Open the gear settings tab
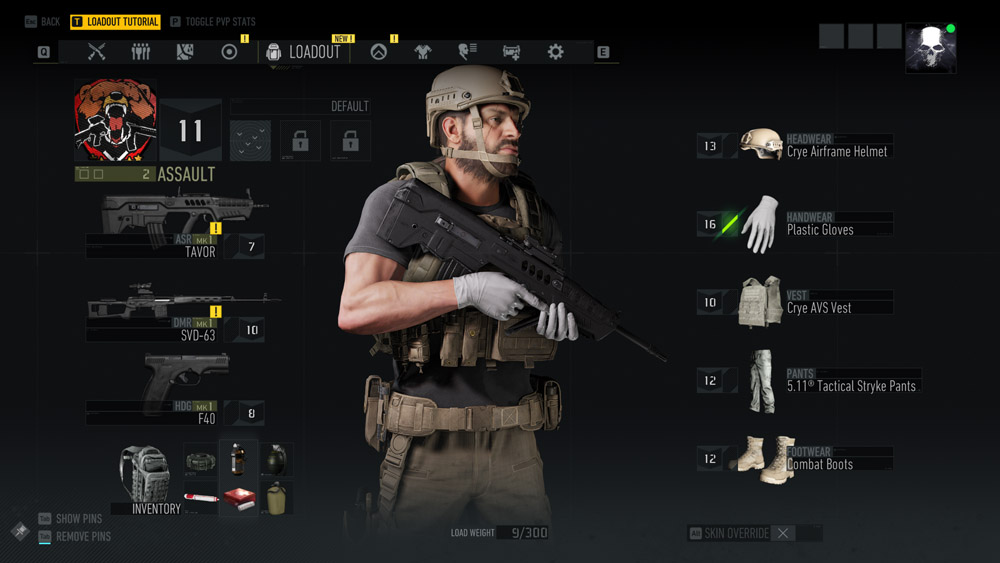Viewport: 1000px width, 563px height. coord(555,52)
